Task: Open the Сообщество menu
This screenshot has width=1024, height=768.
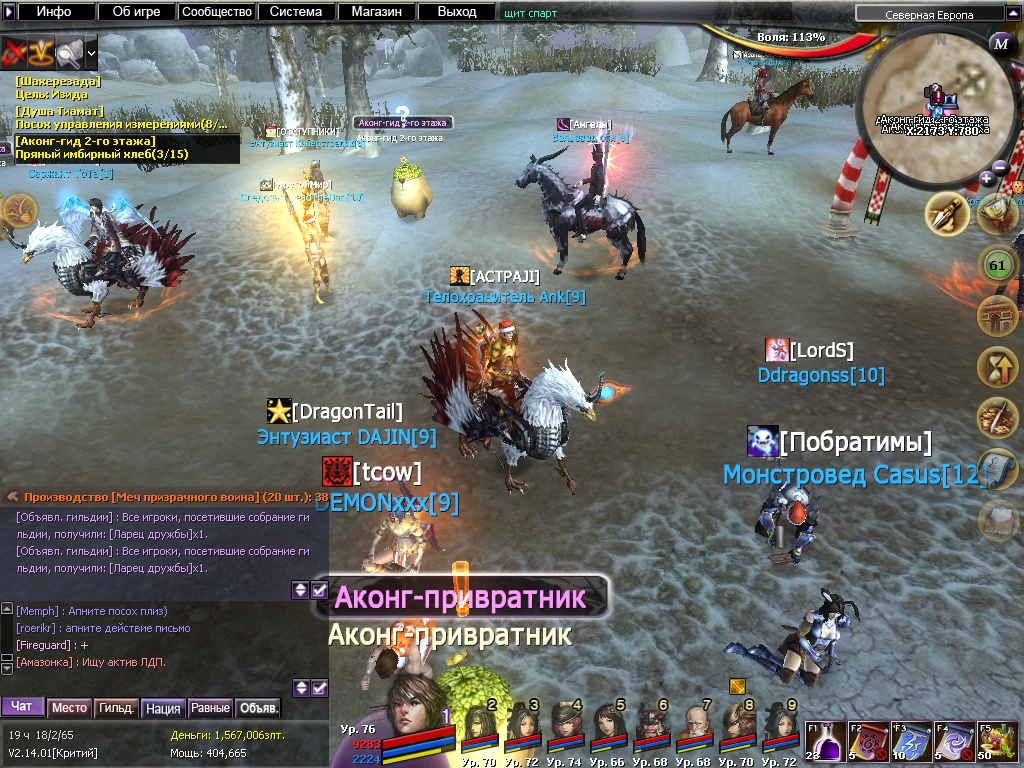Action: pyautogui.click(x=216, y=12)
